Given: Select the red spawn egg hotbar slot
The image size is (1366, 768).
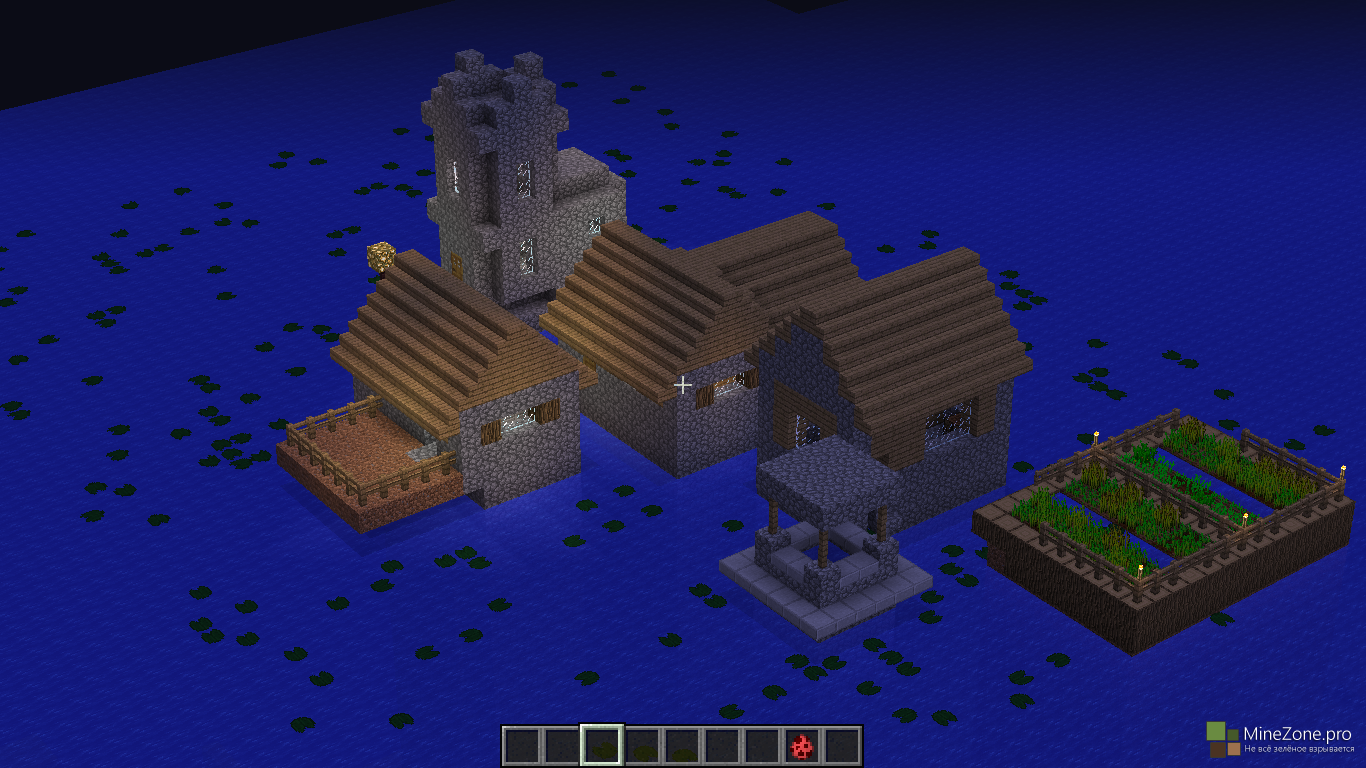Looking at the screenshot, I should point(801,746).
